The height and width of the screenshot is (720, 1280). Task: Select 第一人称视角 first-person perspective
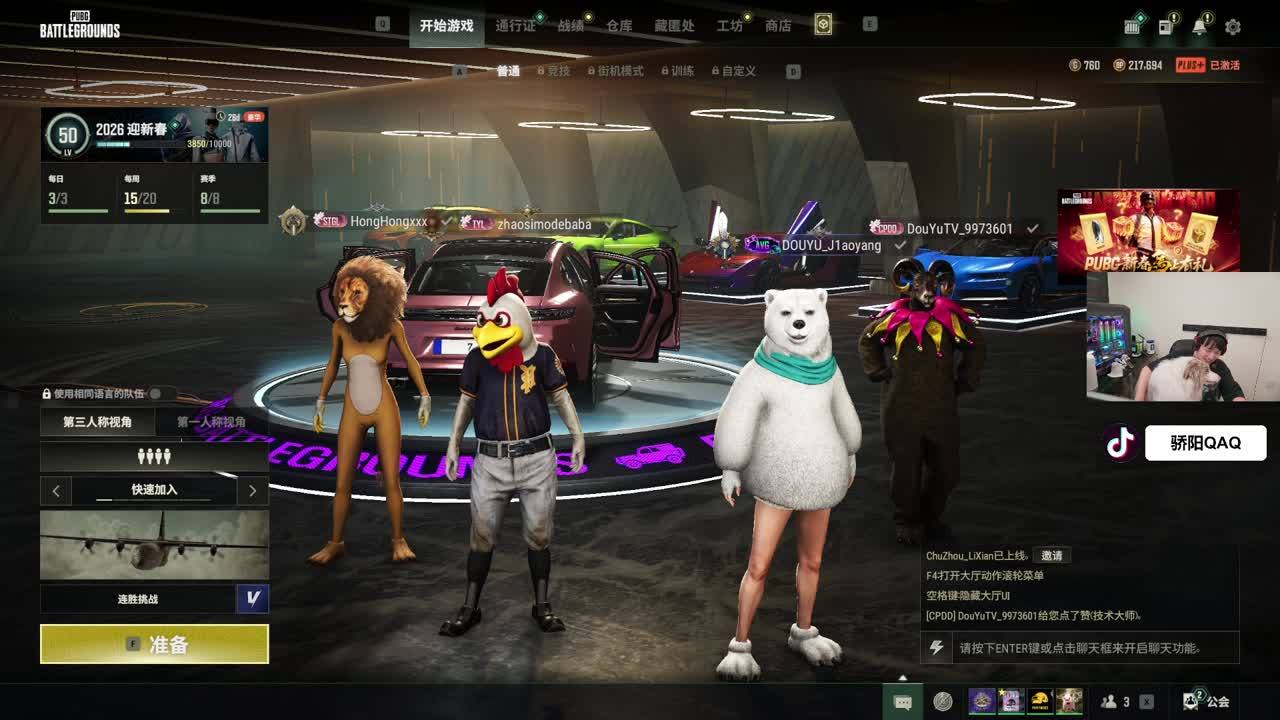click(211, 422)
